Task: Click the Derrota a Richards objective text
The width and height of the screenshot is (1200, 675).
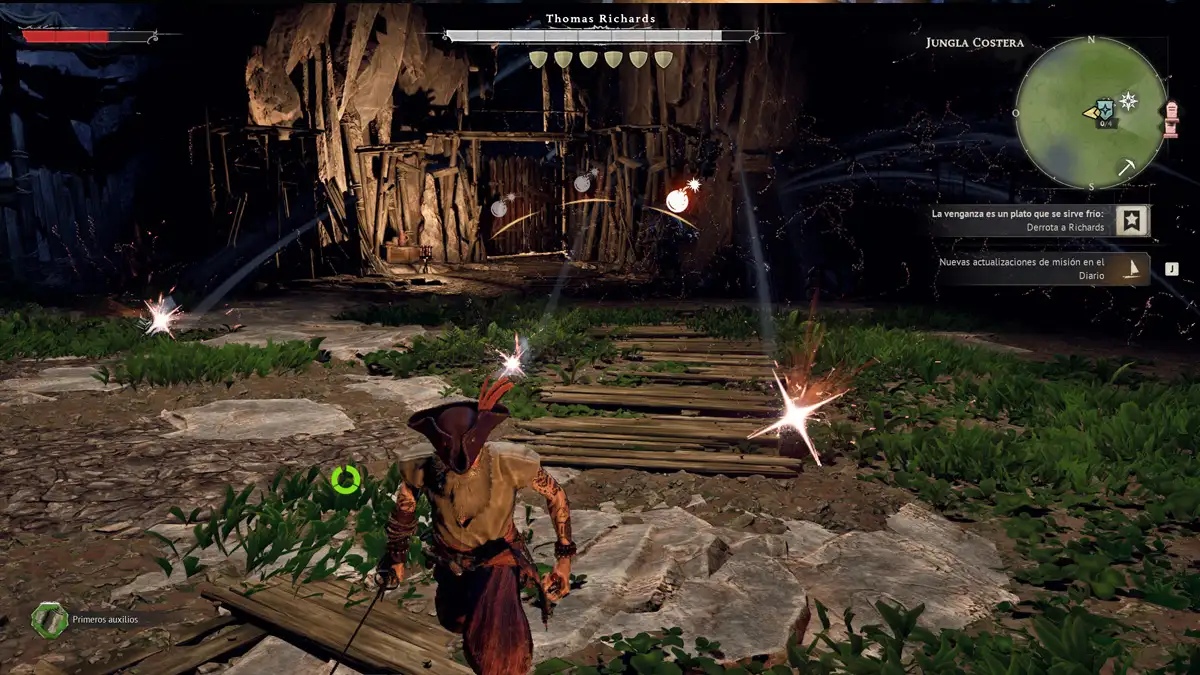Action: 1065,227
